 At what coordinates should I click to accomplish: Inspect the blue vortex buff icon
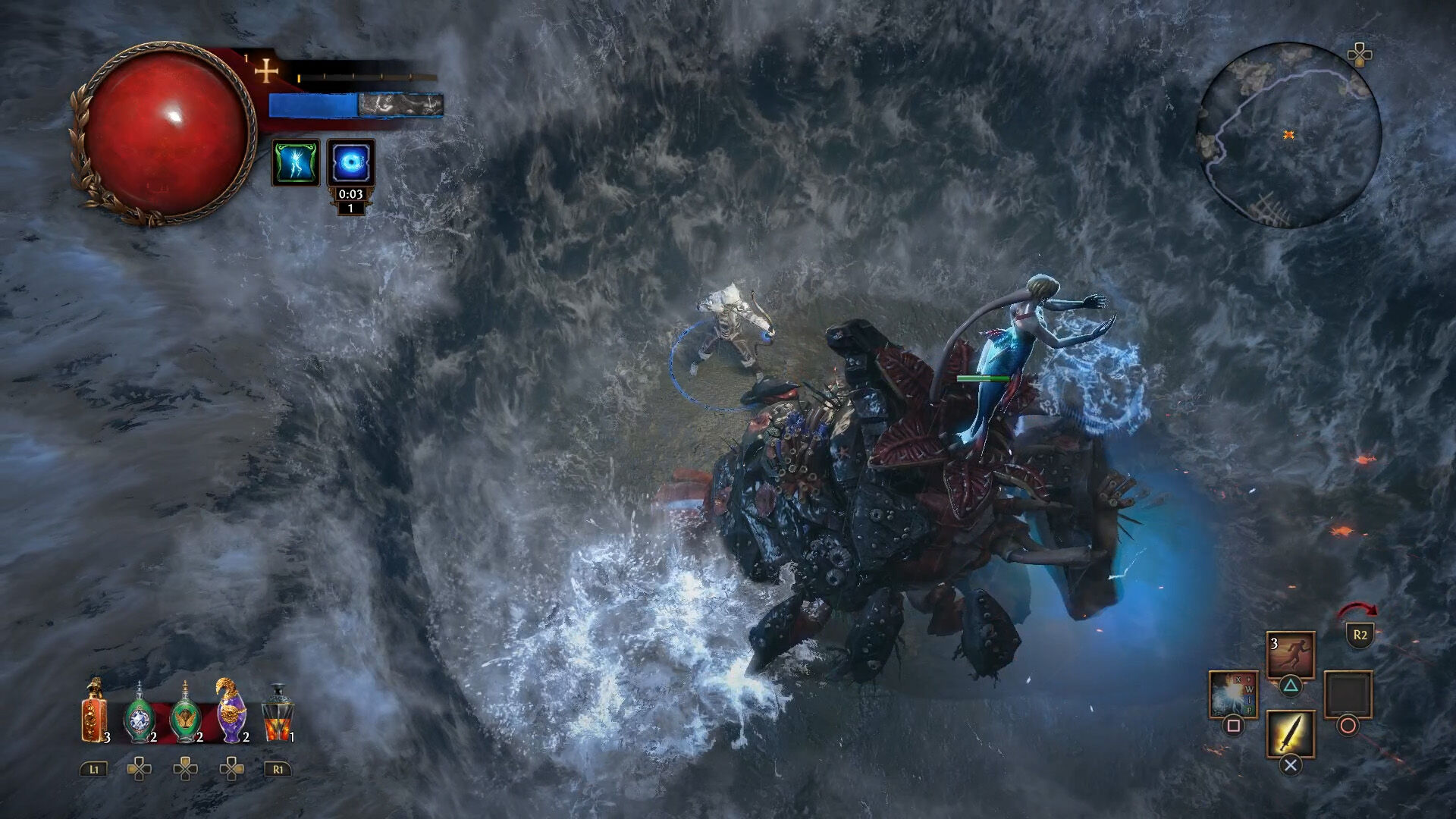[350, 162]
